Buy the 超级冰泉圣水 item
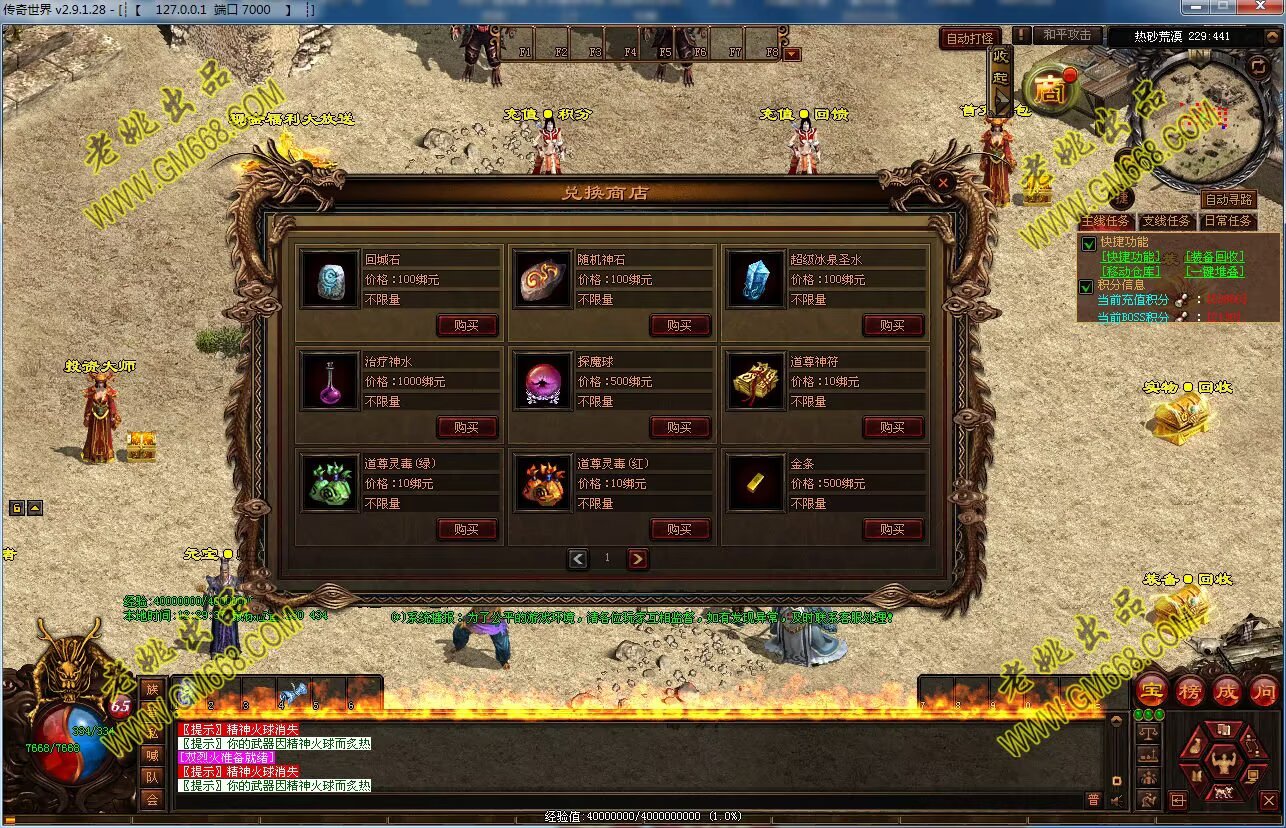Screen dimensions: 1286x828 [x=892, y=325]
